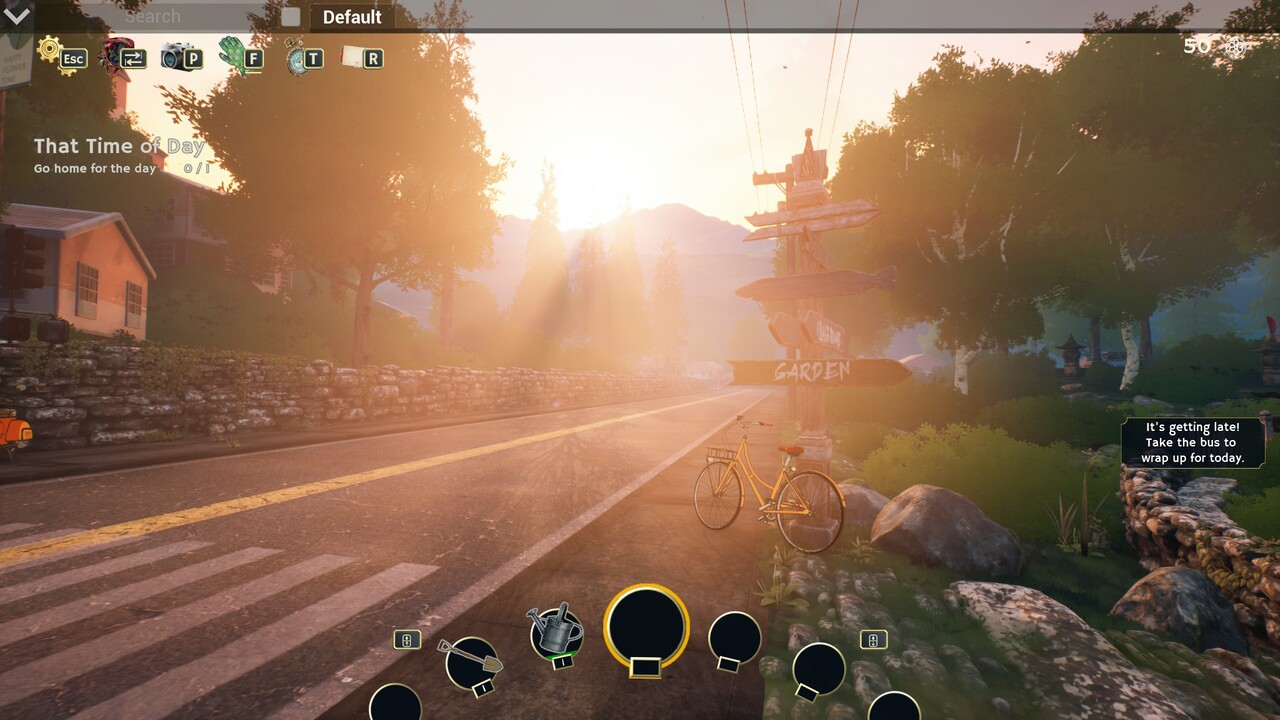The height and width of the screenshot is (720, 1280).
Task: Open settings via the gear icon
Action: (x=51, y=50)
